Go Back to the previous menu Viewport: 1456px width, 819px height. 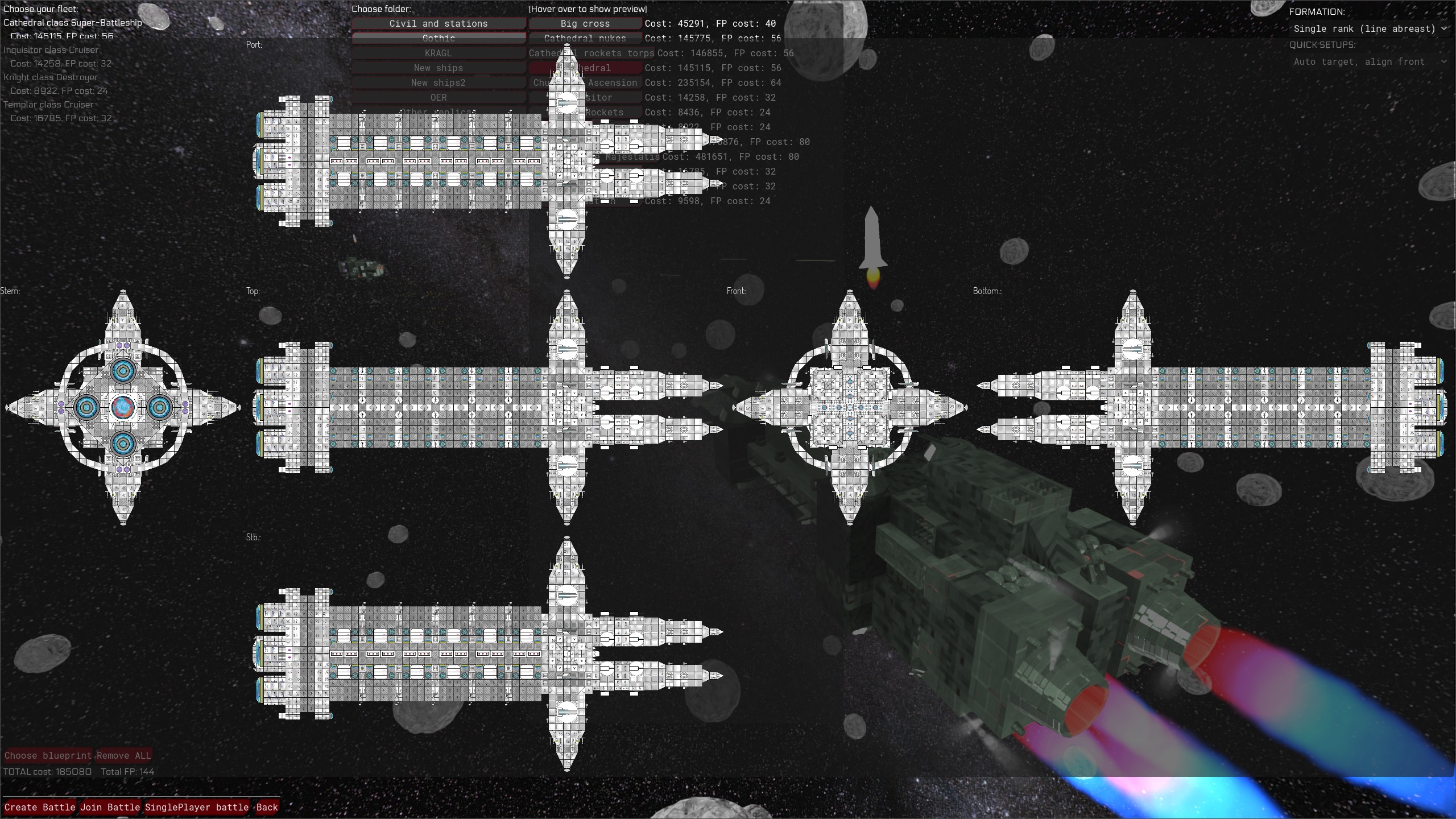coord(267,807)
